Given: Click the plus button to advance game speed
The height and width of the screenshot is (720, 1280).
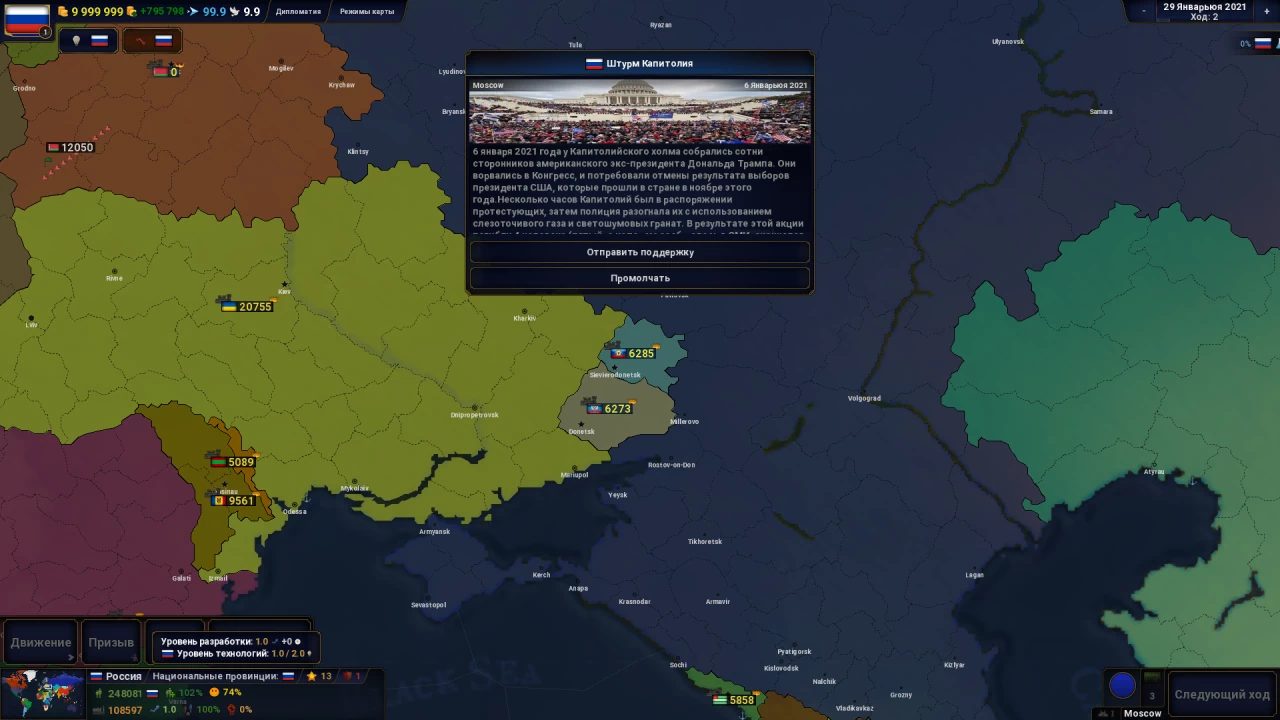Looking at the screenshot, I should 1266,11.
